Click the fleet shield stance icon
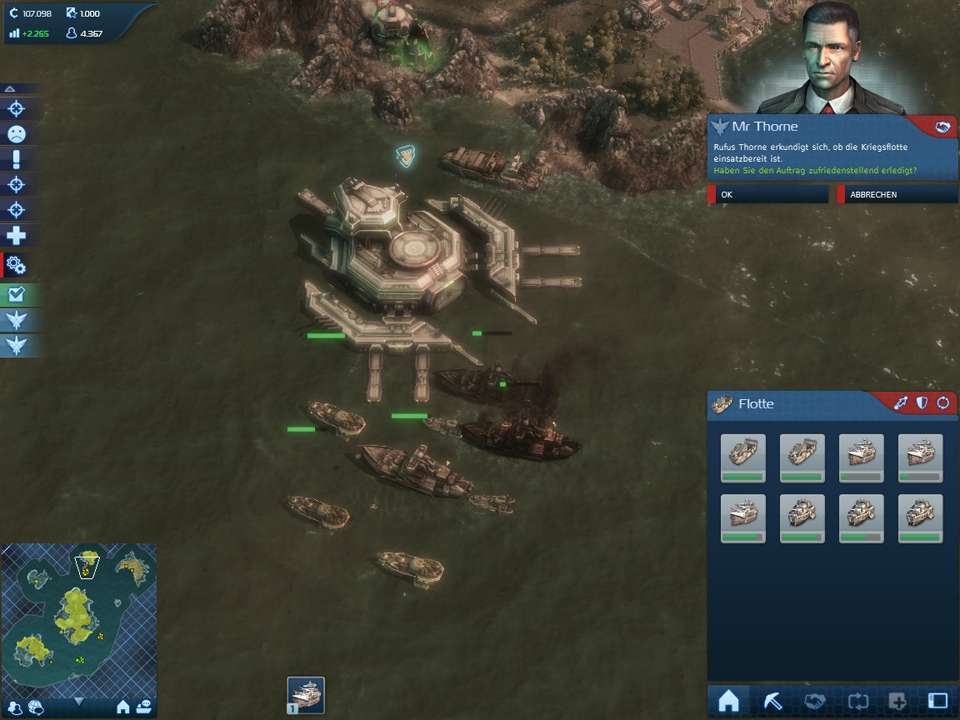The width and height of the screenshot is (960, 720). [922, 403]
